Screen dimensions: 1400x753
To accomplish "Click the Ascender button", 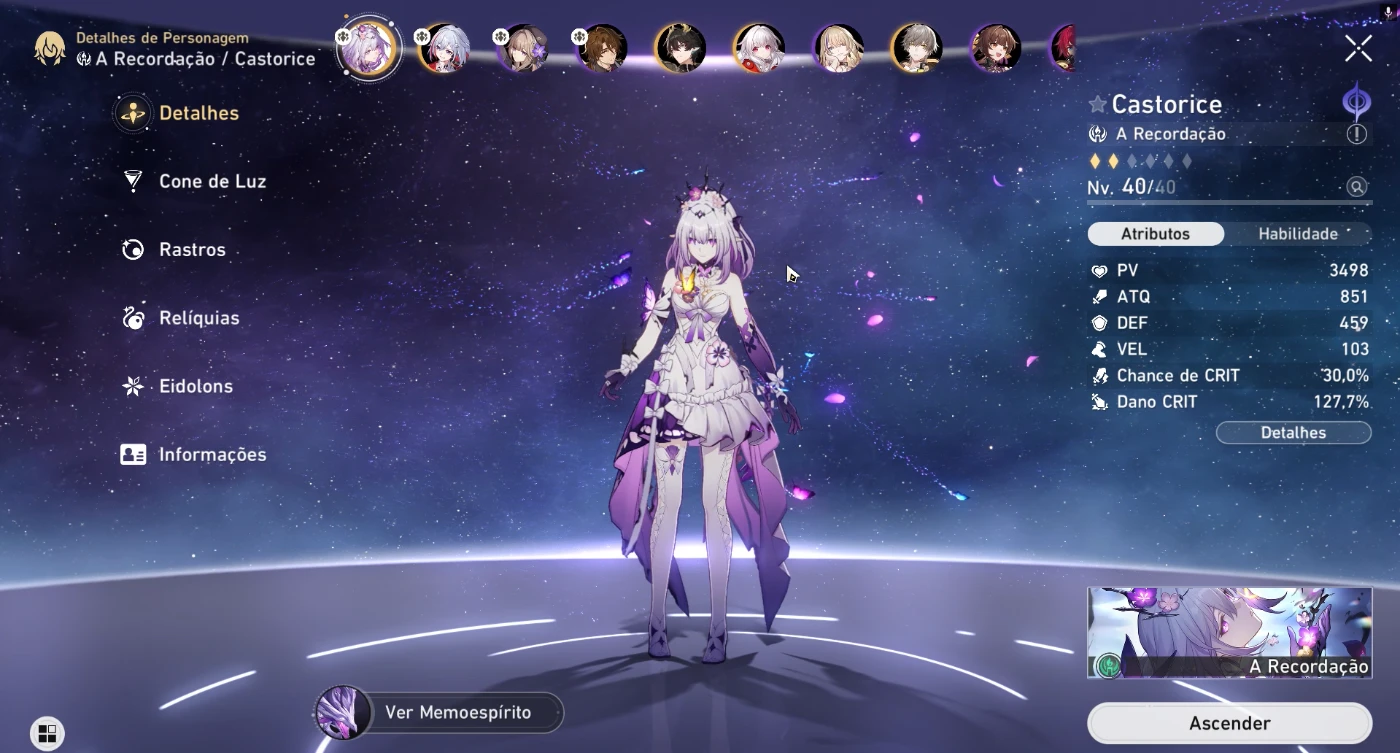I will coord(1229,723).
